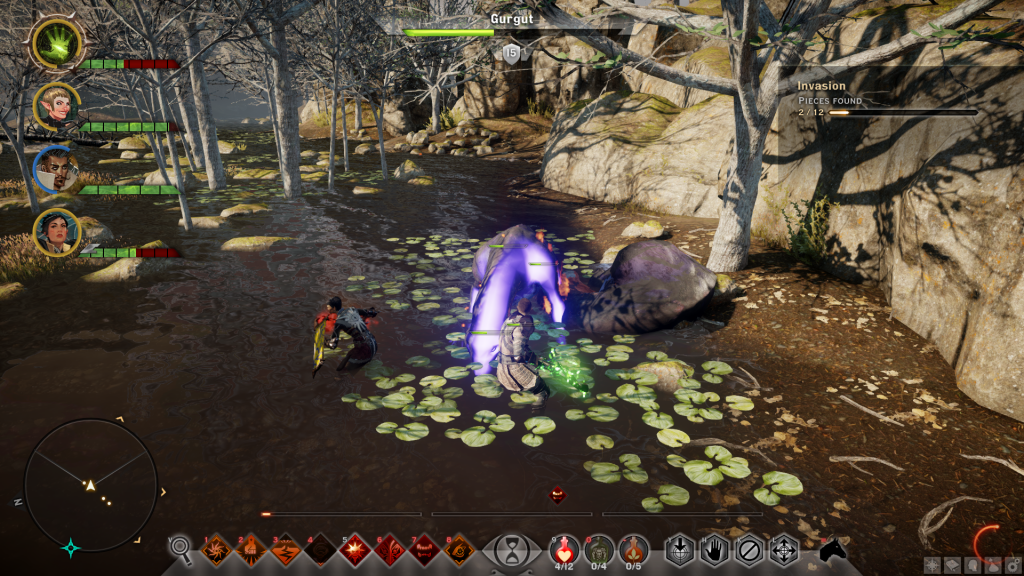Open the gear settings icon

(x=1011, y=565)
